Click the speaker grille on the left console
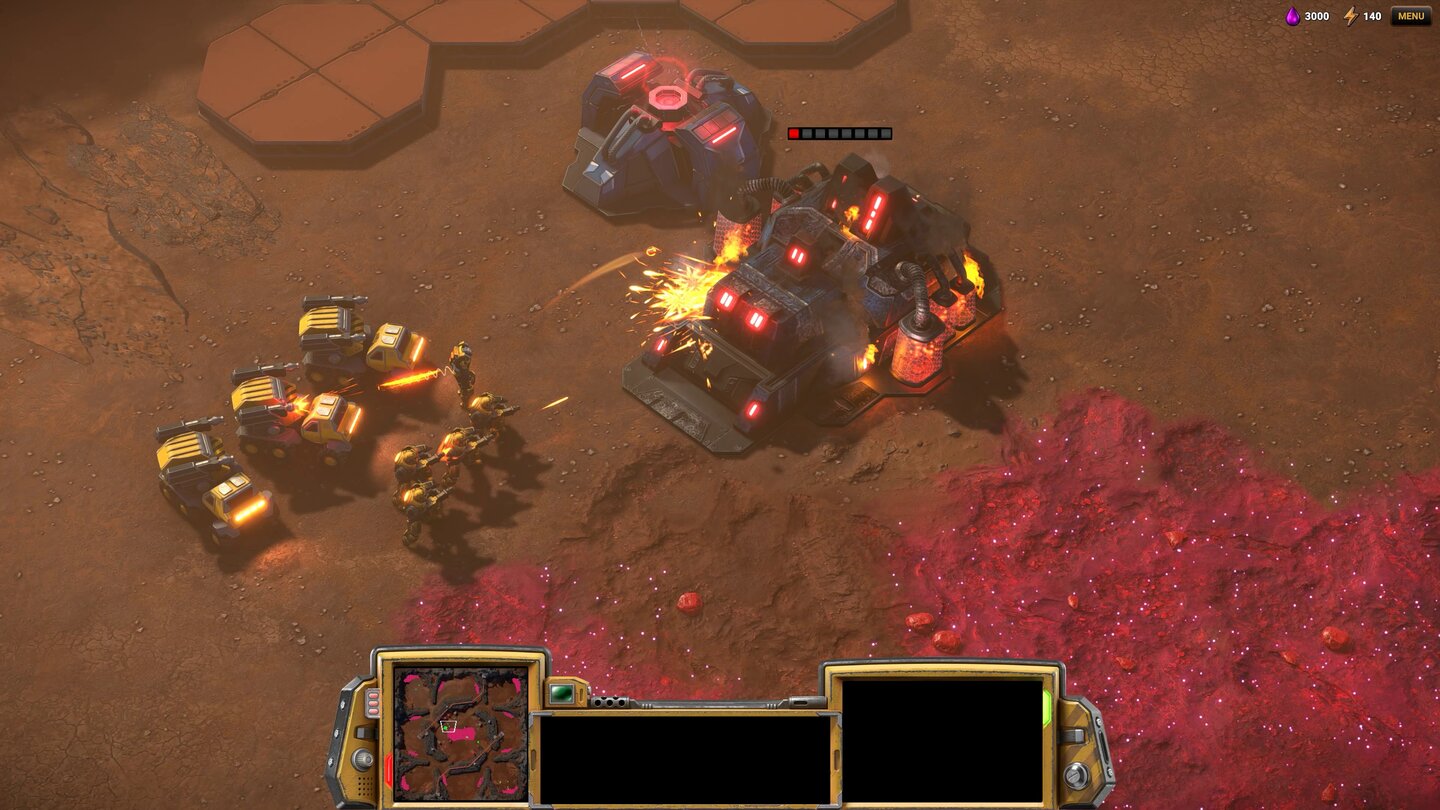This screenshot has height=810, width=1440. (x=365, y=783)
